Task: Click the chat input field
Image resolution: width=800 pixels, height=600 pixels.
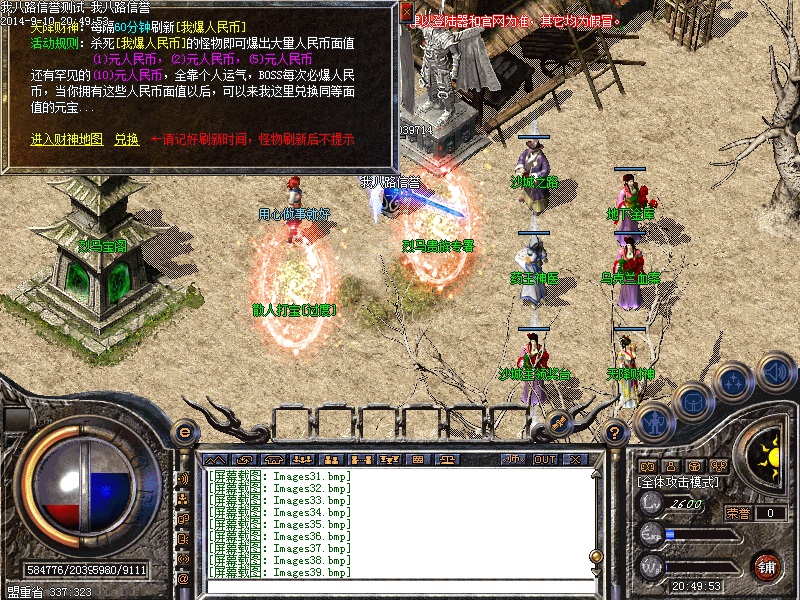Action: point(400,586)
